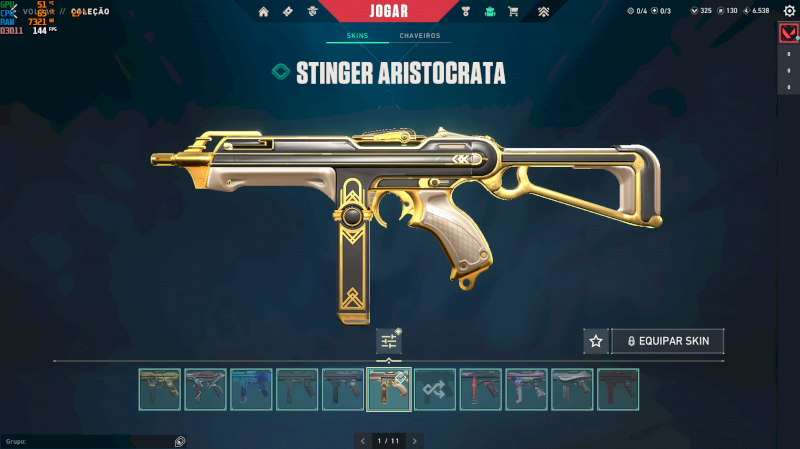800x449 pixels.
Task: Go to previous page arrow
Action: pos(363,440)
